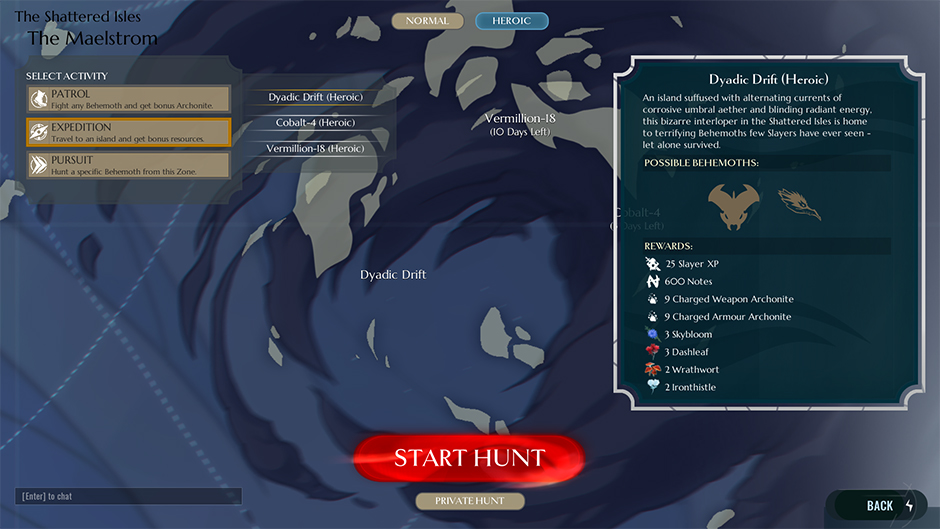Start the hunt with the red button

pyautogui.click(x=468, y=459)
